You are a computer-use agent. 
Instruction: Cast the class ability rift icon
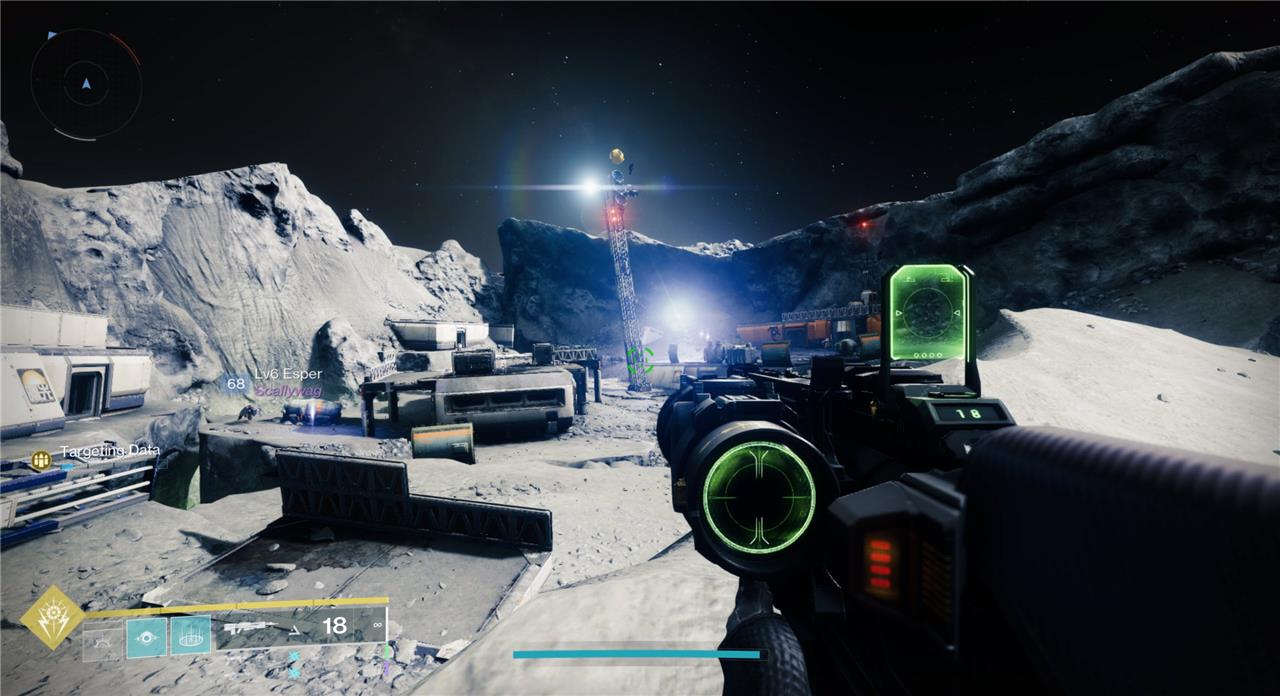(x=190, y=635)
